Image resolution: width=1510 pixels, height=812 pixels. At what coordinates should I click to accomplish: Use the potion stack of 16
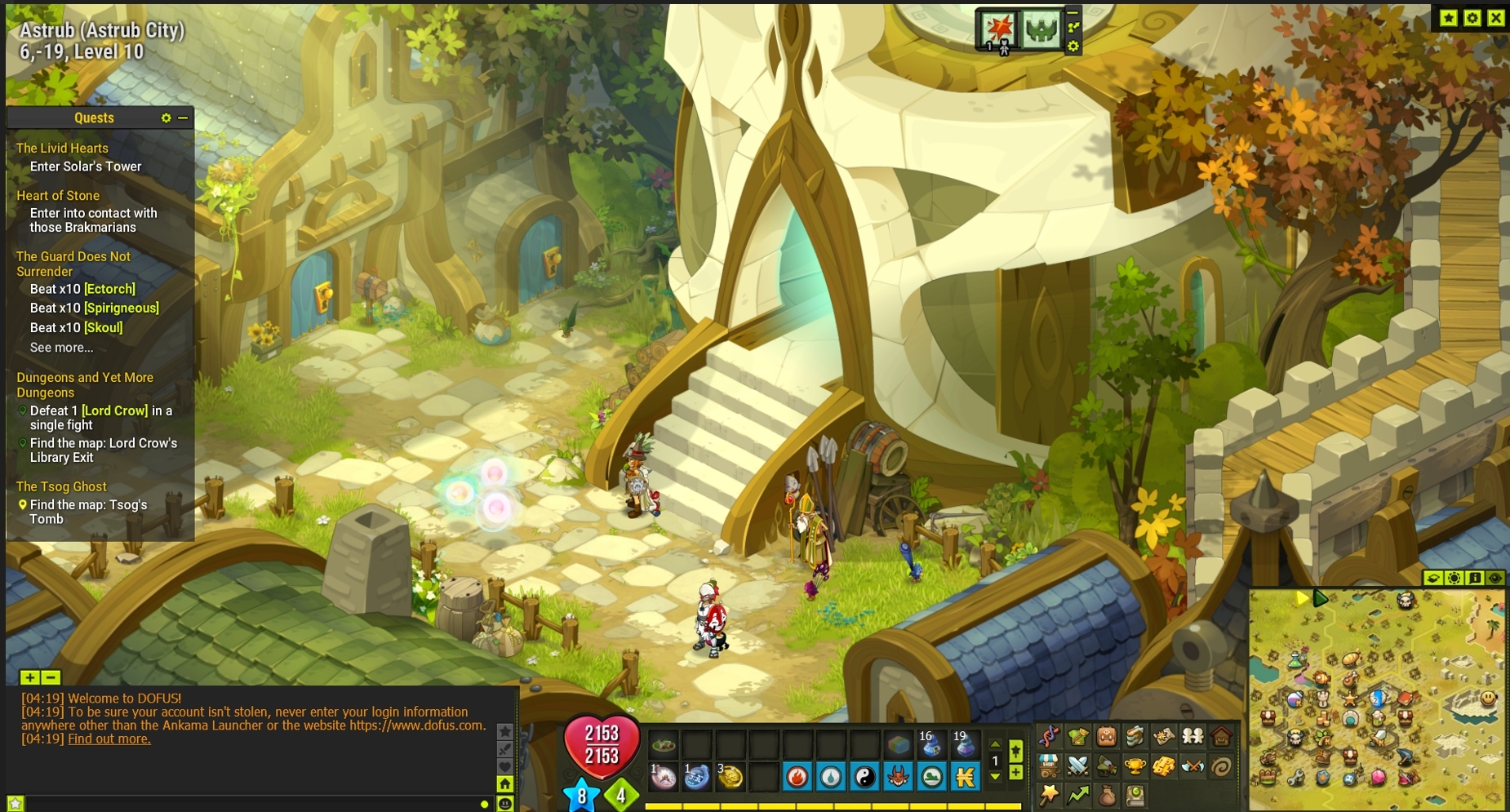[x=930, y=744]
